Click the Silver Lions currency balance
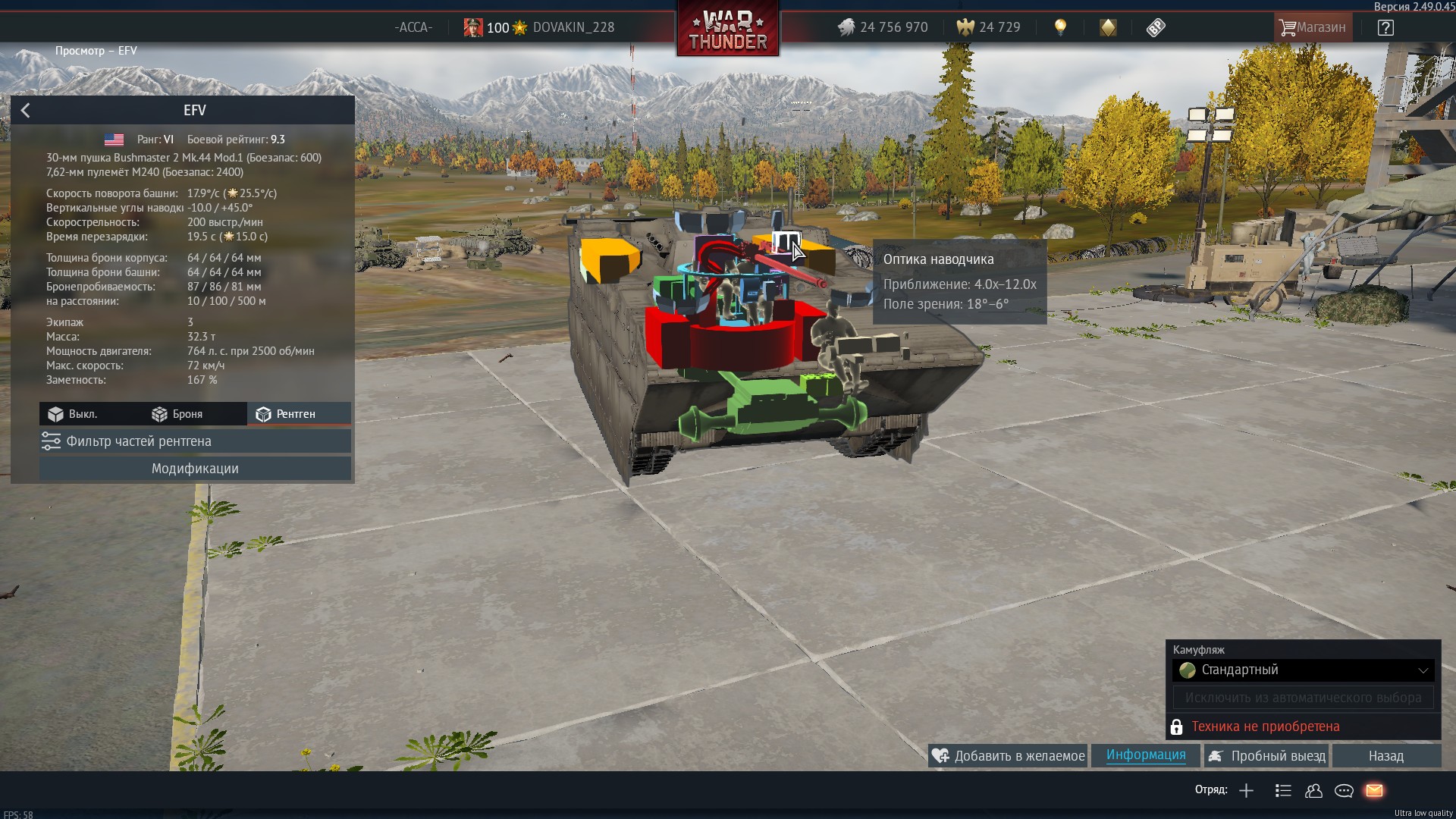 click(x=883, y=28)
